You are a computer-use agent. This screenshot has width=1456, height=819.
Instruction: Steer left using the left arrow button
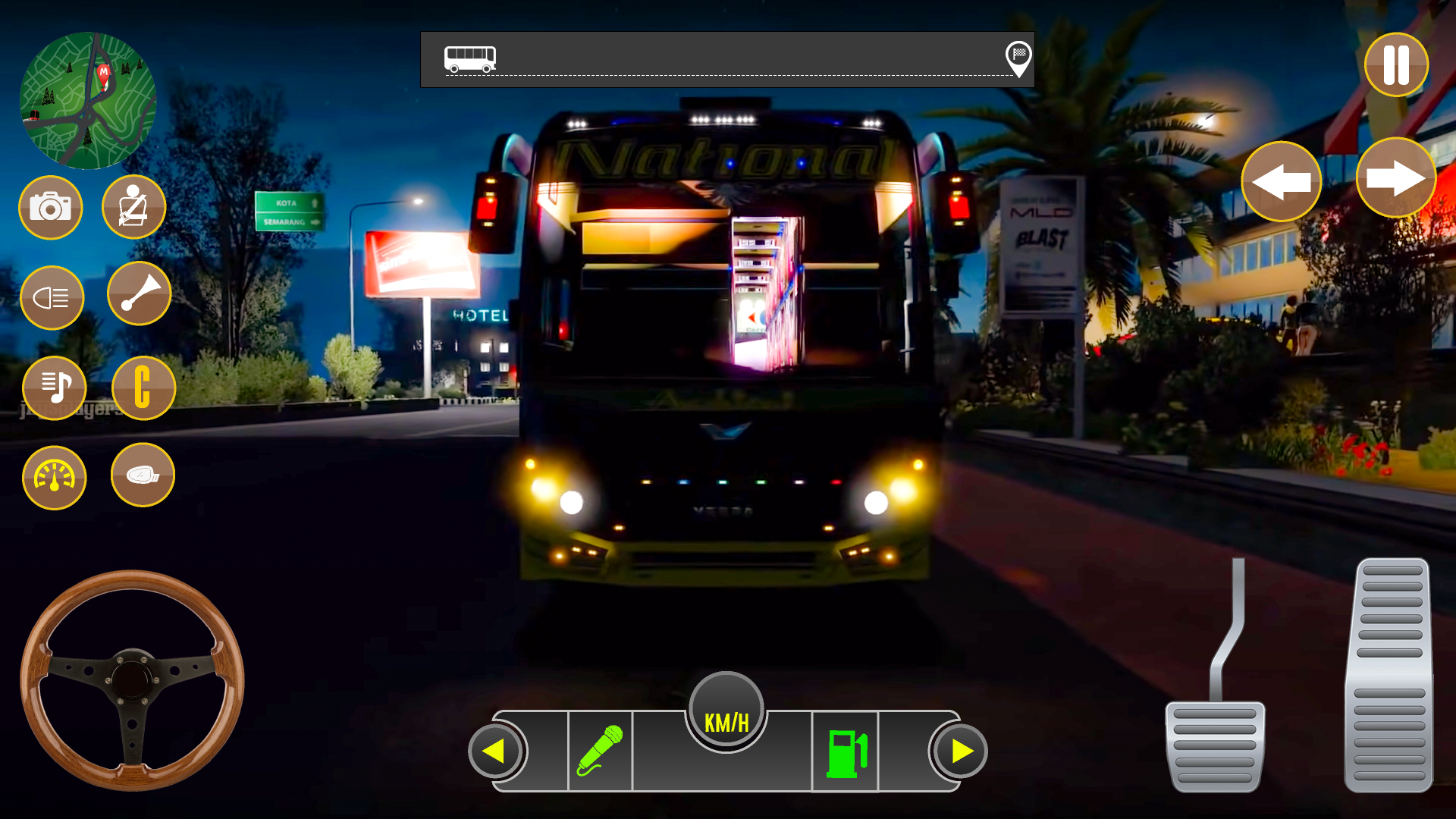click(1282, 180)
